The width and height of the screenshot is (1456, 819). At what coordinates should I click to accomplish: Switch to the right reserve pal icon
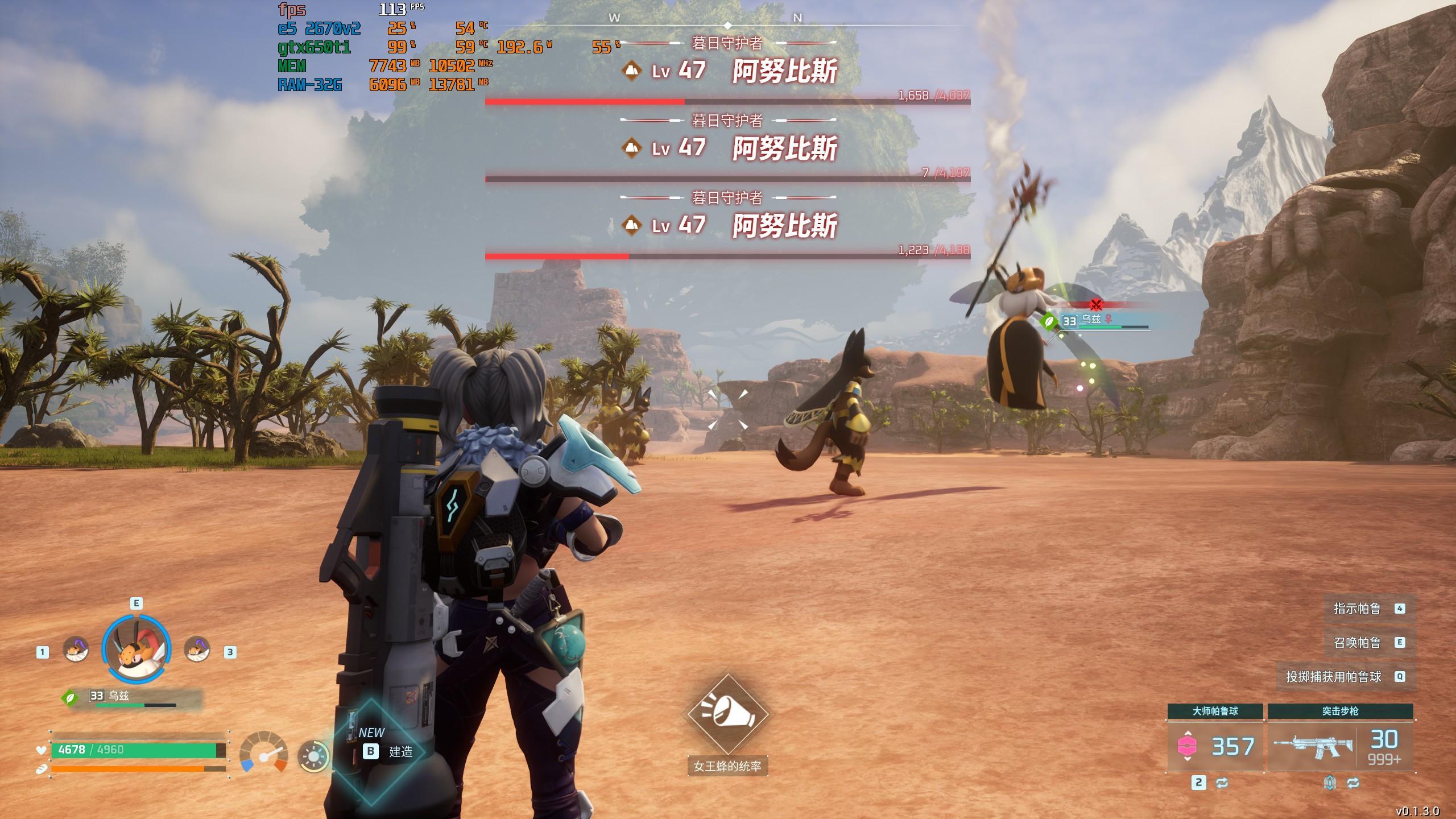[x=197, y=650]
